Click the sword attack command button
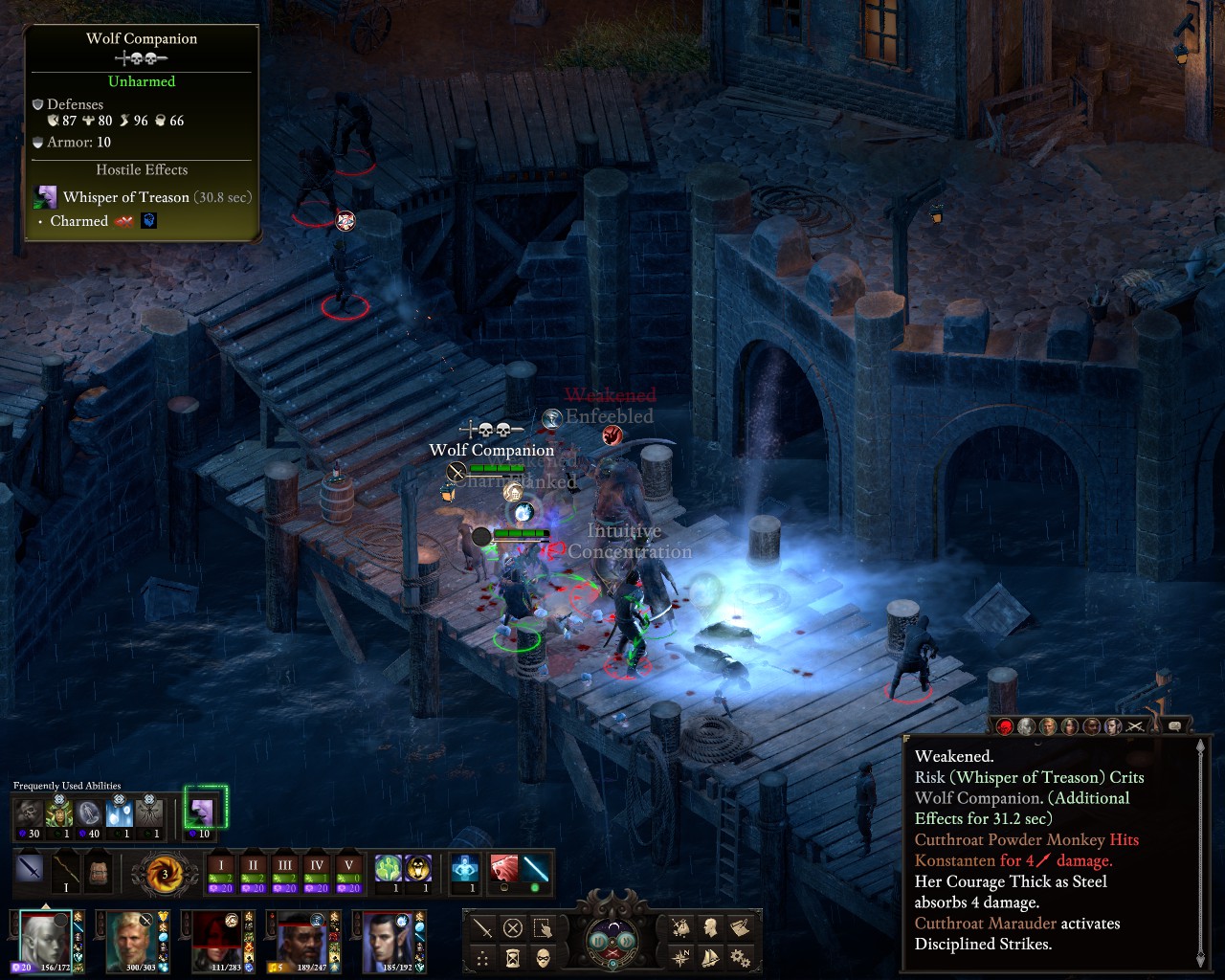The image size is (1225, 980). coord(483,927)
